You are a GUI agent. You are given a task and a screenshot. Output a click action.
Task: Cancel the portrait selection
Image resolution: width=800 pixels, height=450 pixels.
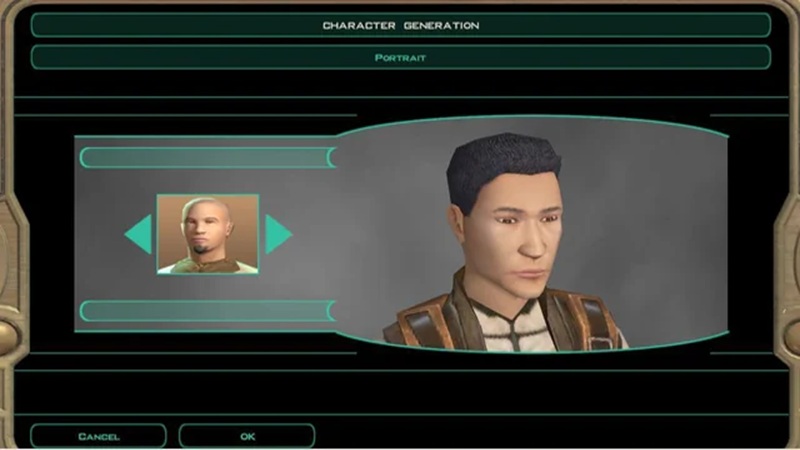tap(98, 436)
